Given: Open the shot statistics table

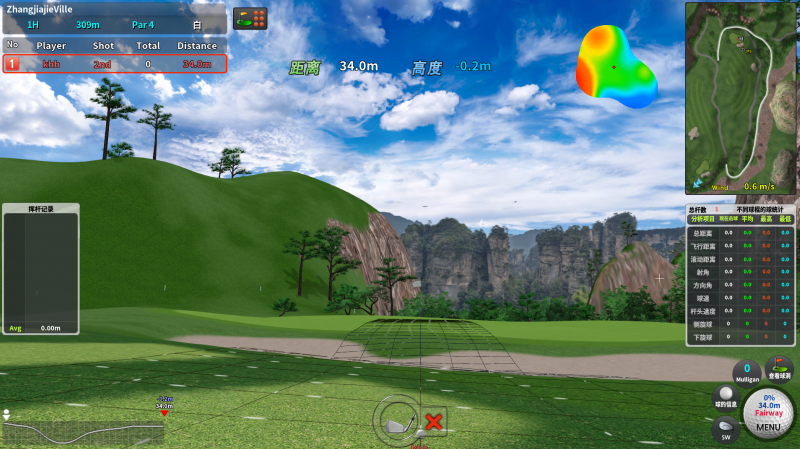Looking at the screenshot, I should tap(740, 275).
